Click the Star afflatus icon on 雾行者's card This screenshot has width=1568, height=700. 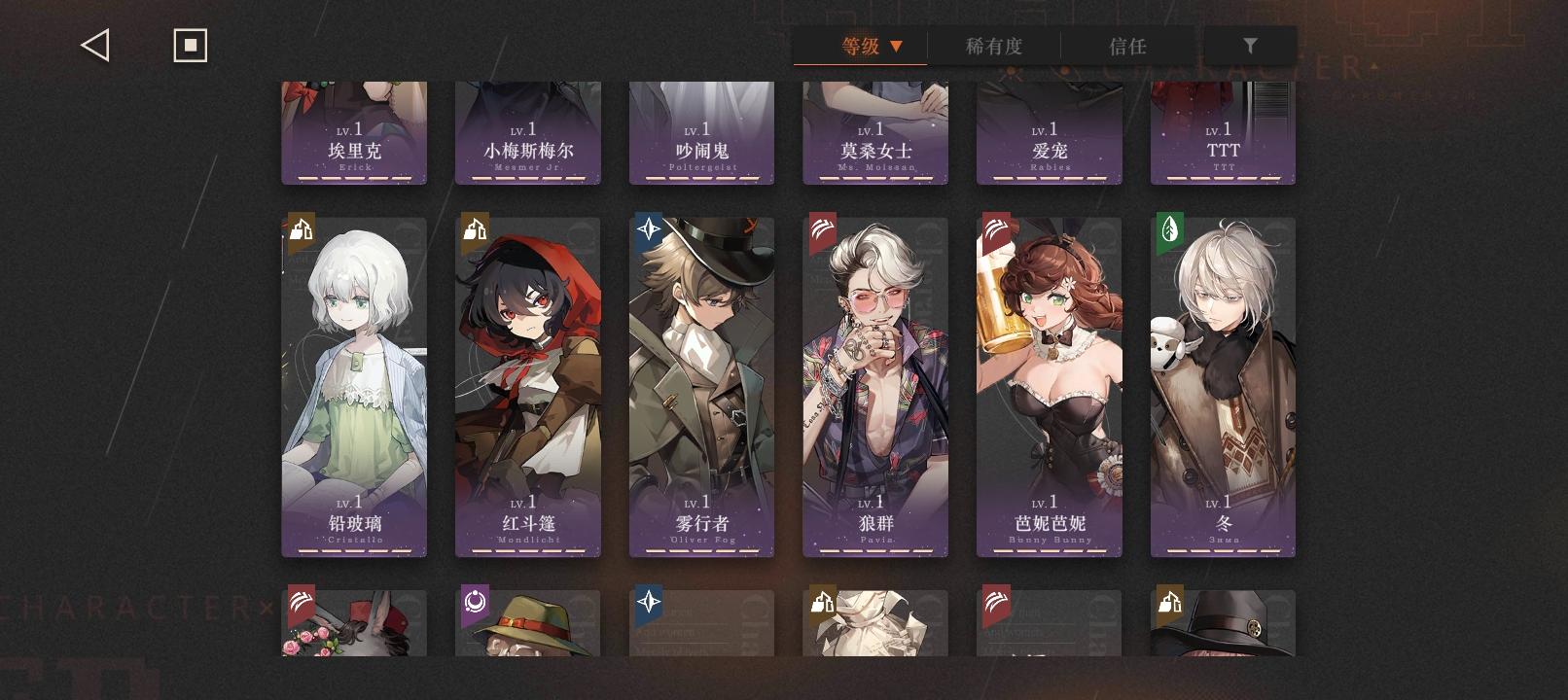pos(648,230)
